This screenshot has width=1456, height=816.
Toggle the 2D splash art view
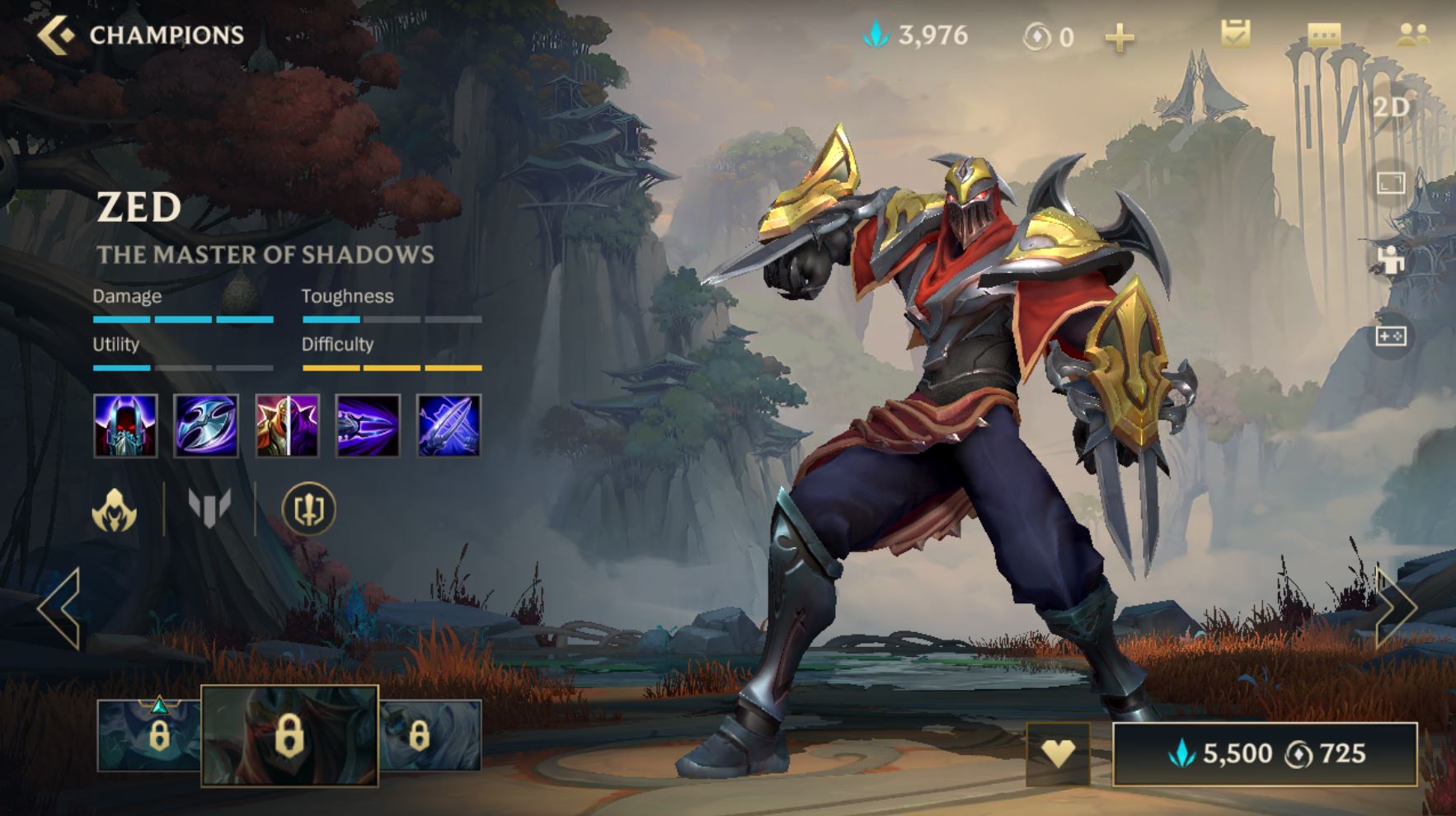pos(1391,107)
